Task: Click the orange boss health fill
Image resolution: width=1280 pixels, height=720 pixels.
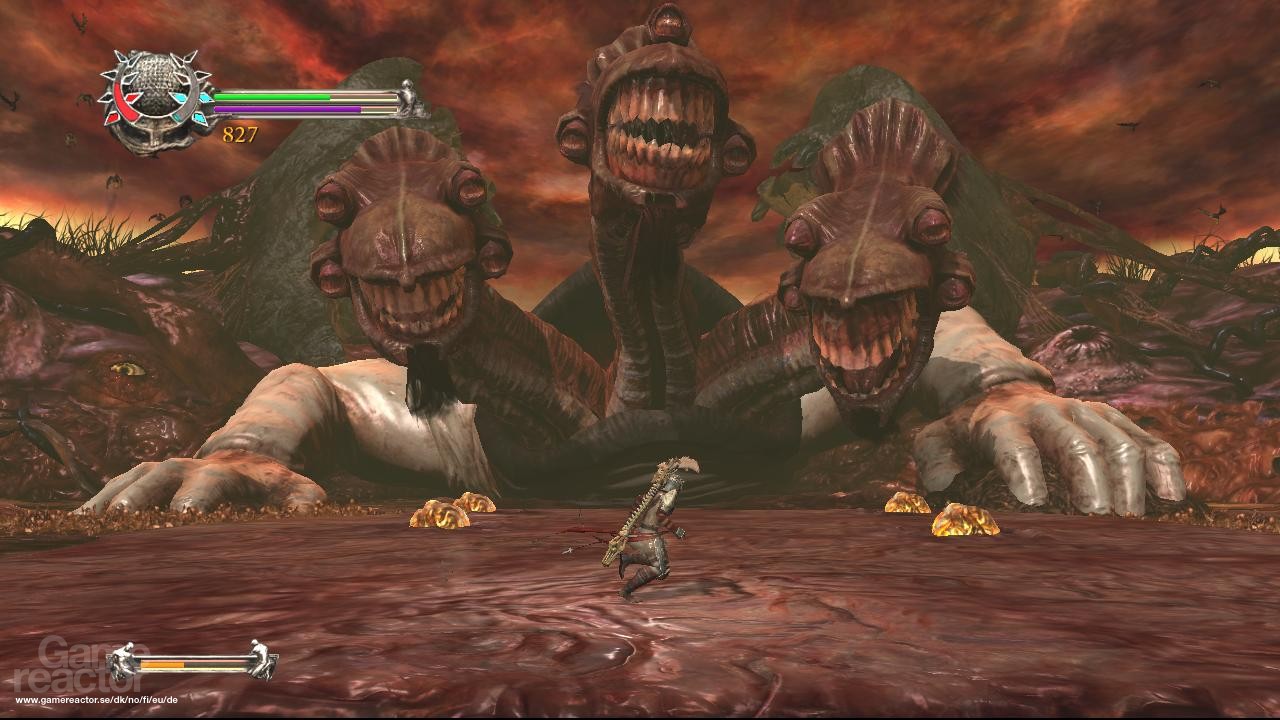Action: click(162, 664)
